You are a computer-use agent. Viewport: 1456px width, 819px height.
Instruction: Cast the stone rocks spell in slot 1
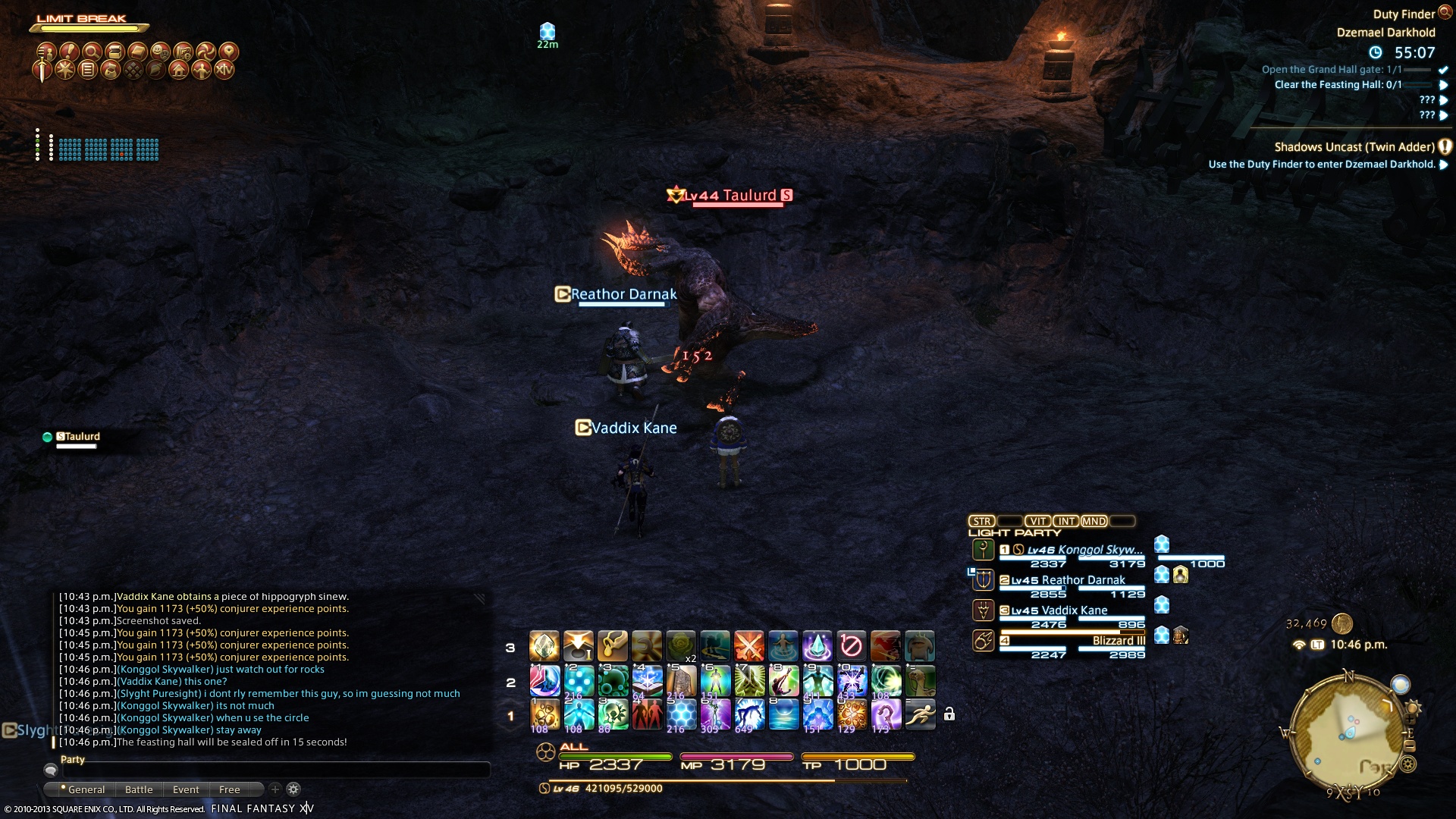(x=544, y=714)
